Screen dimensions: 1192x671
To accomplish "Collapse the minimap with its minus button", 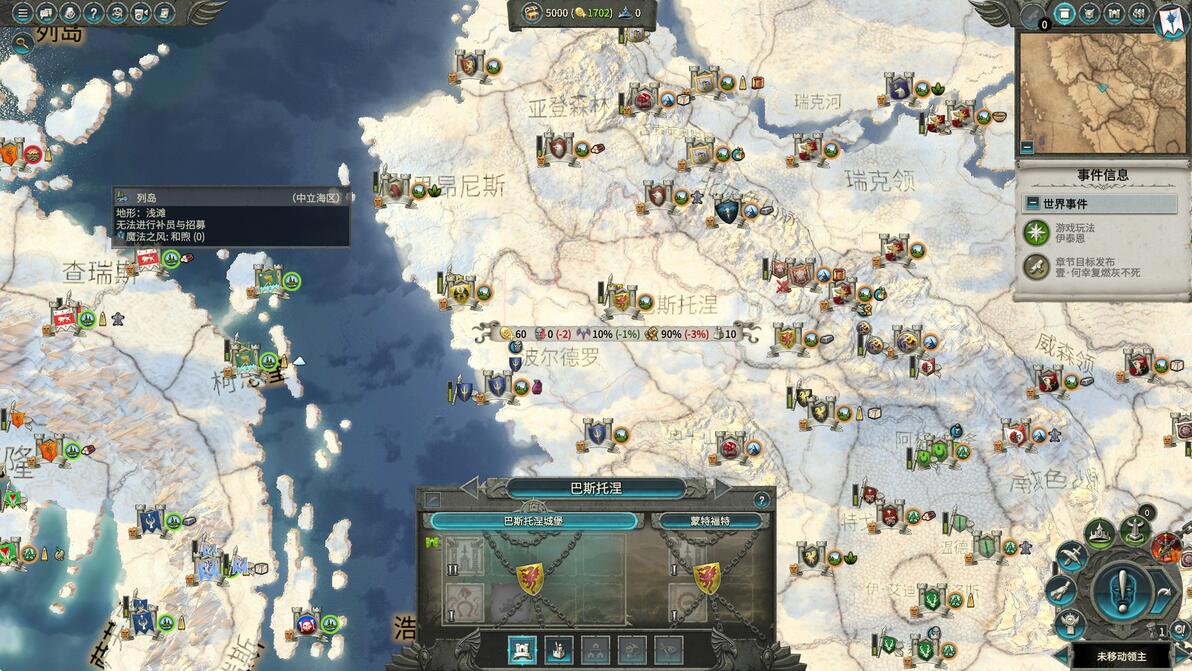I will click(x=1027, y=147).
